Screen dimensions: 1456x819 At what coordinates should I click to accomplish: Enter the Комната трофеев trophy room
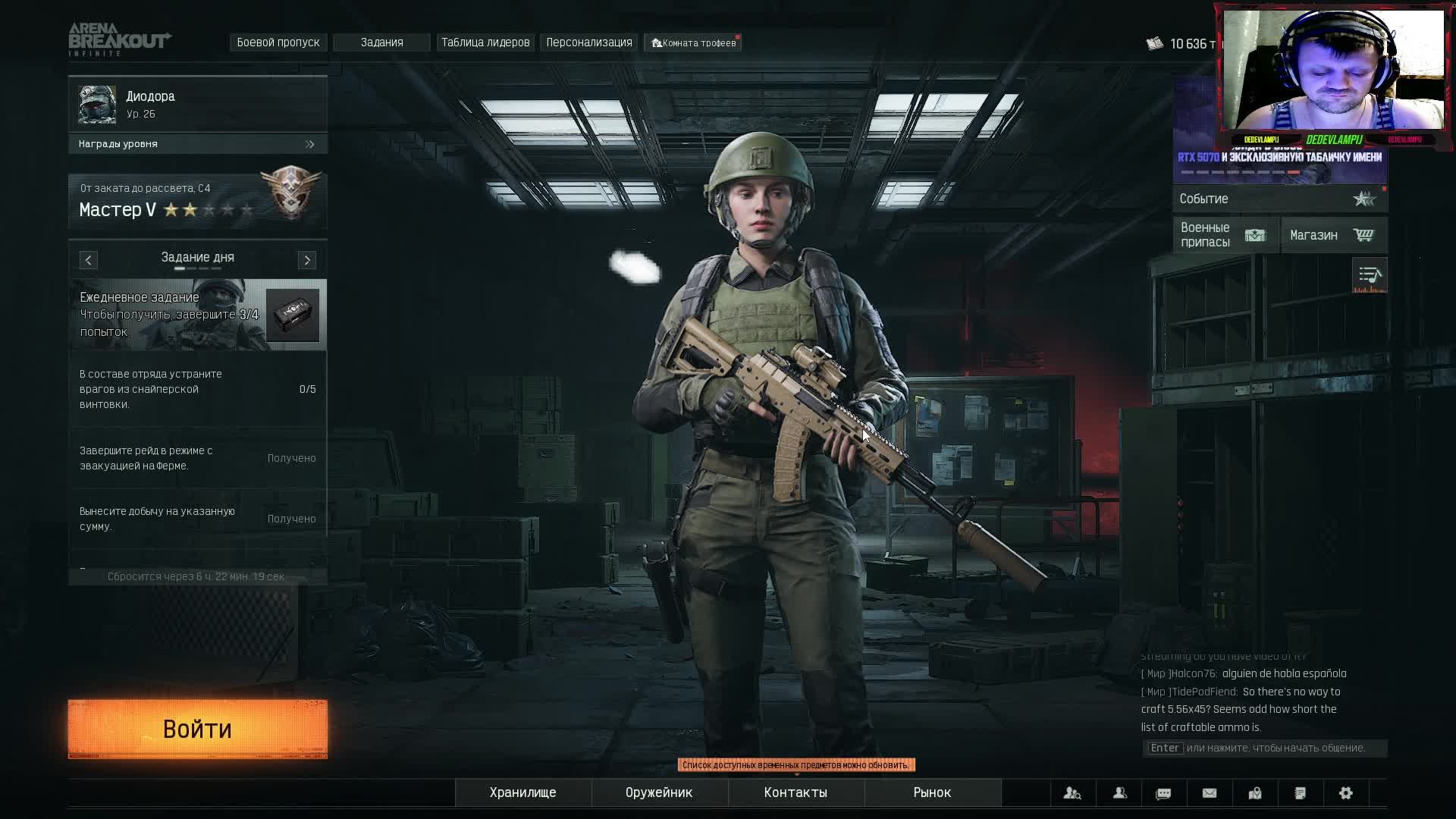tap(694, 43)
